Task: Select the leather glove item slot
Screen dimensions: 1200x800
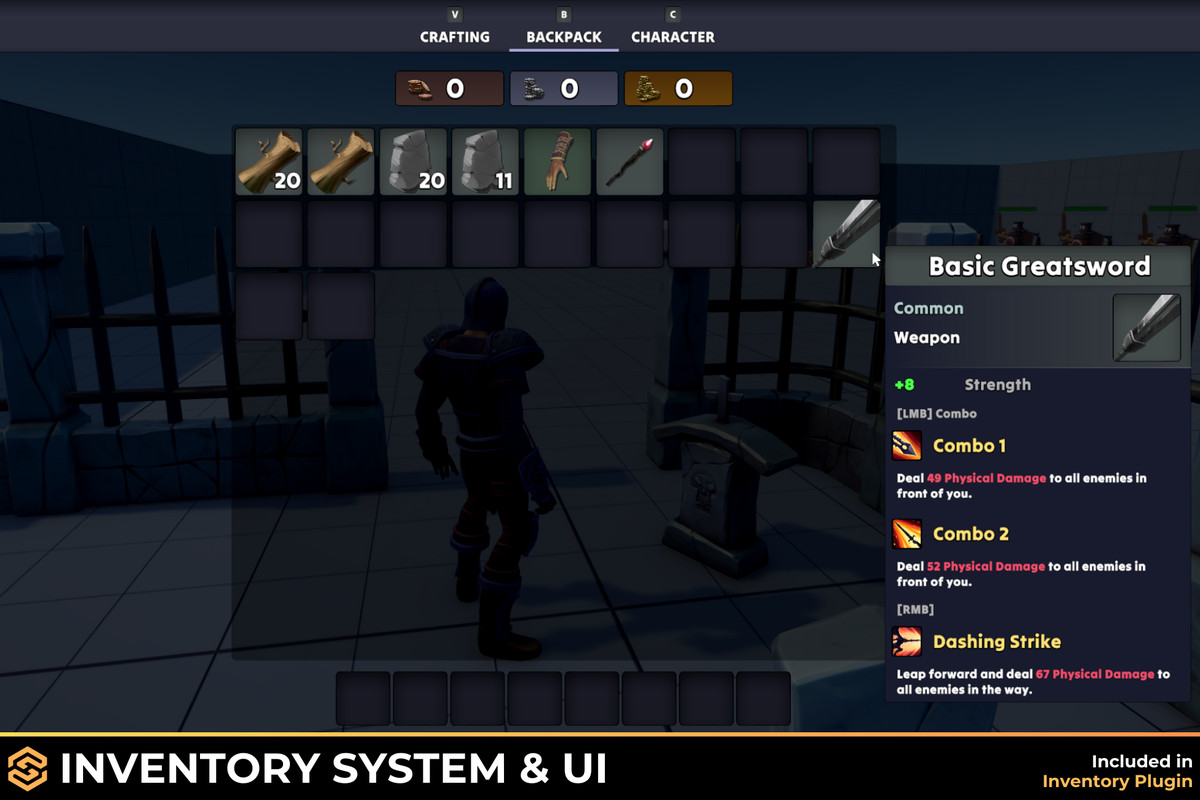Action: point(557,162)
